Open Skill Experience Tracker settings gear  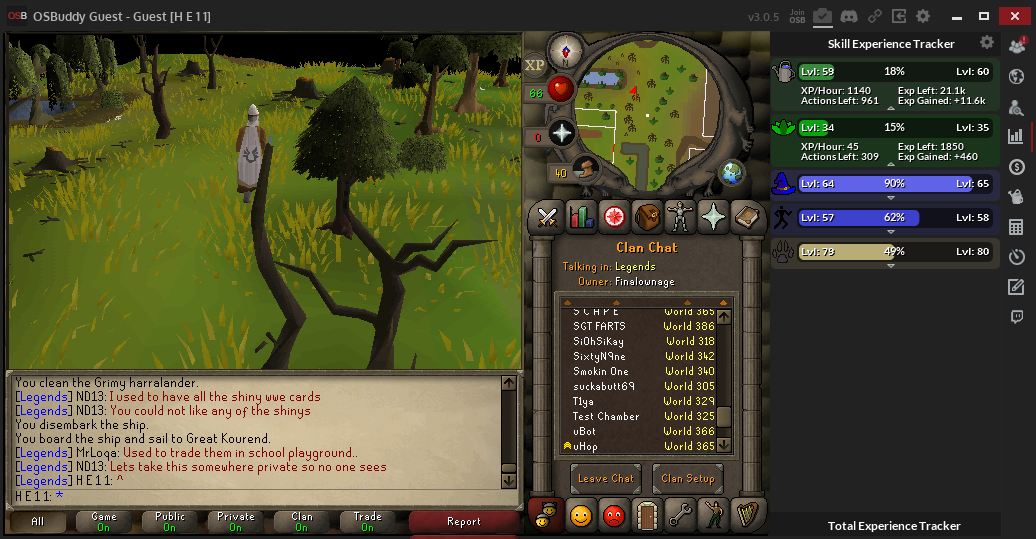[x=987, y=43]
